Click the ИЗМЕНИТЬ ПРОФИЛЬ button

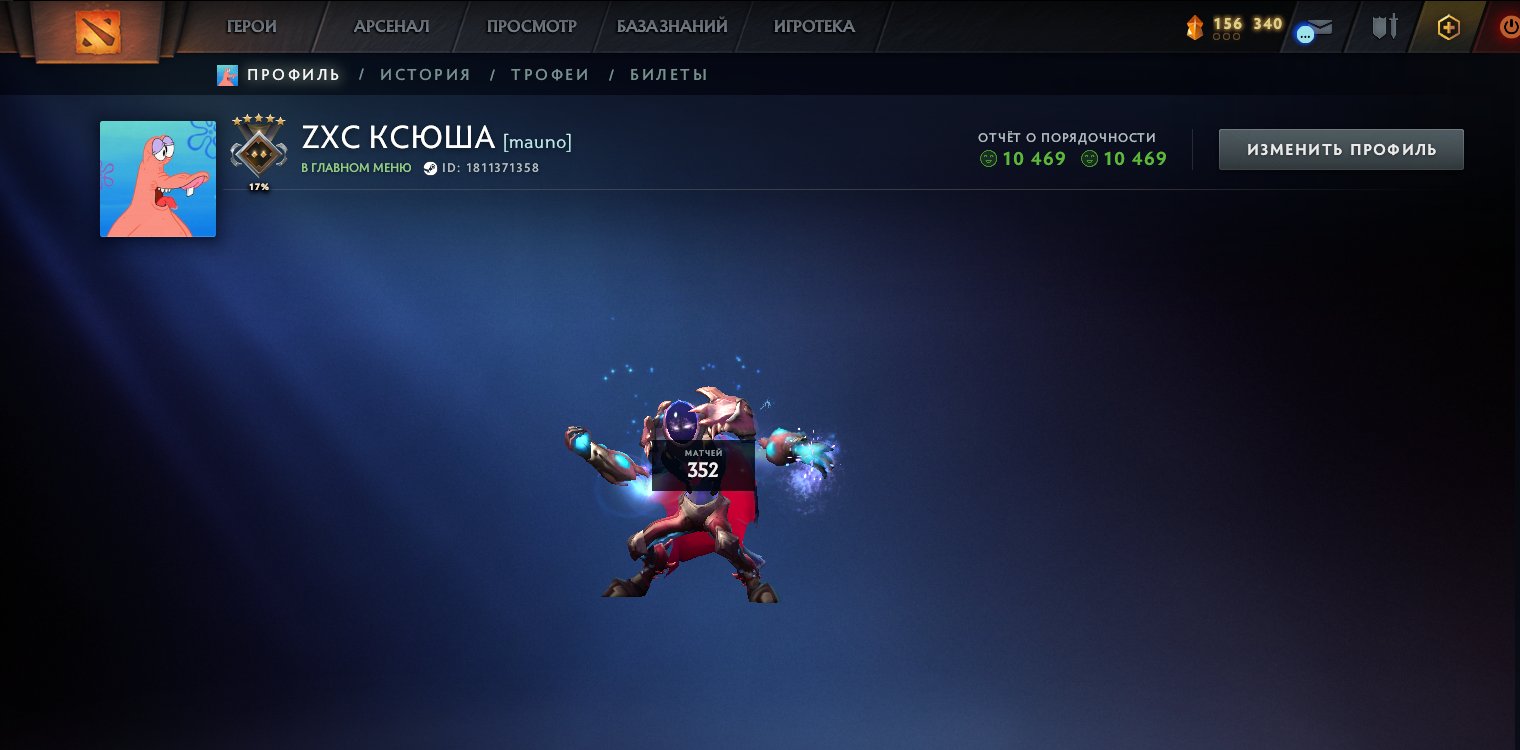1341,150
